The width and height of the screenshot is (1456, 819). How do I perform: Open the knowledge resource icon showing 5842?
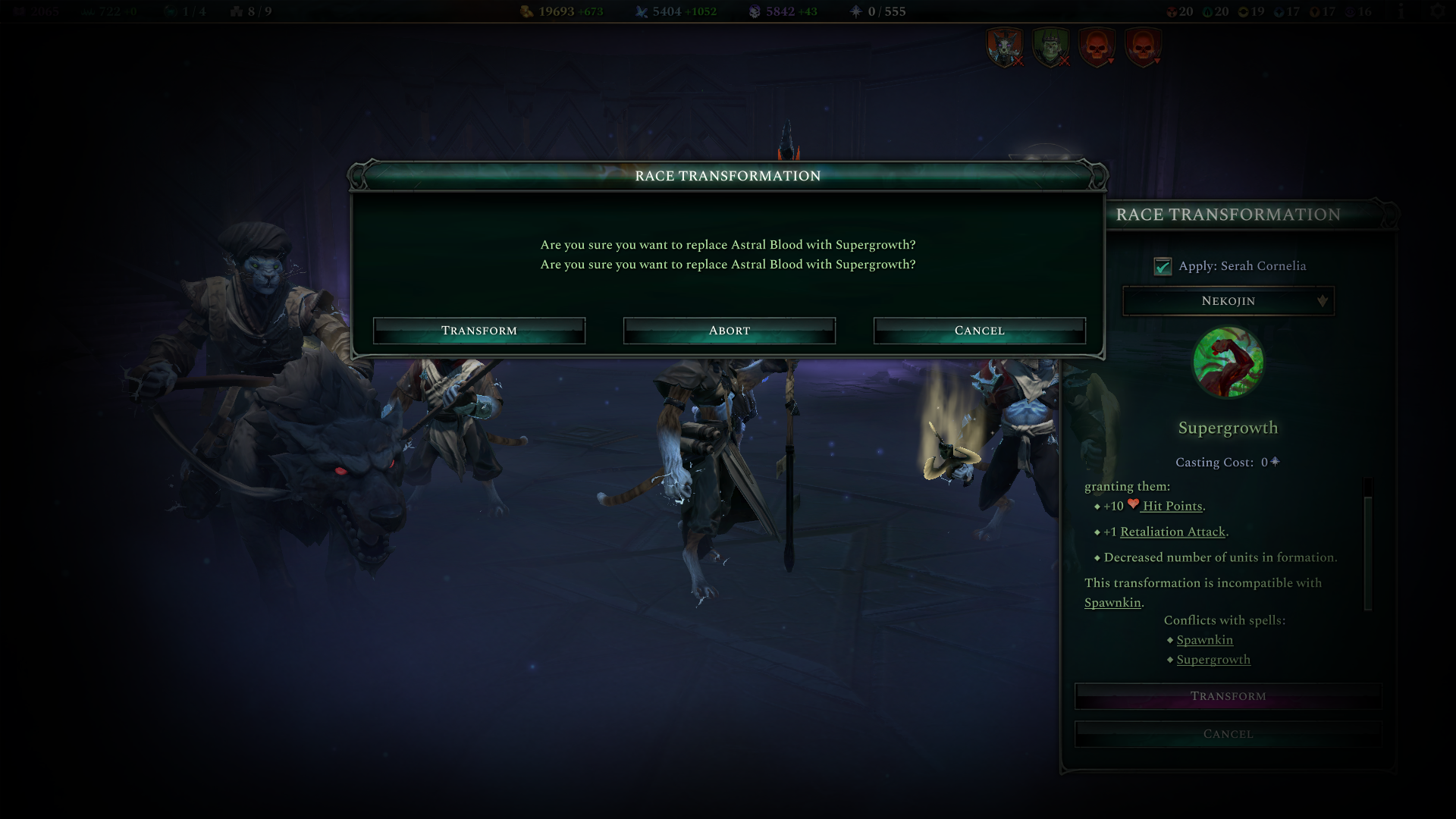click(753, 11)
